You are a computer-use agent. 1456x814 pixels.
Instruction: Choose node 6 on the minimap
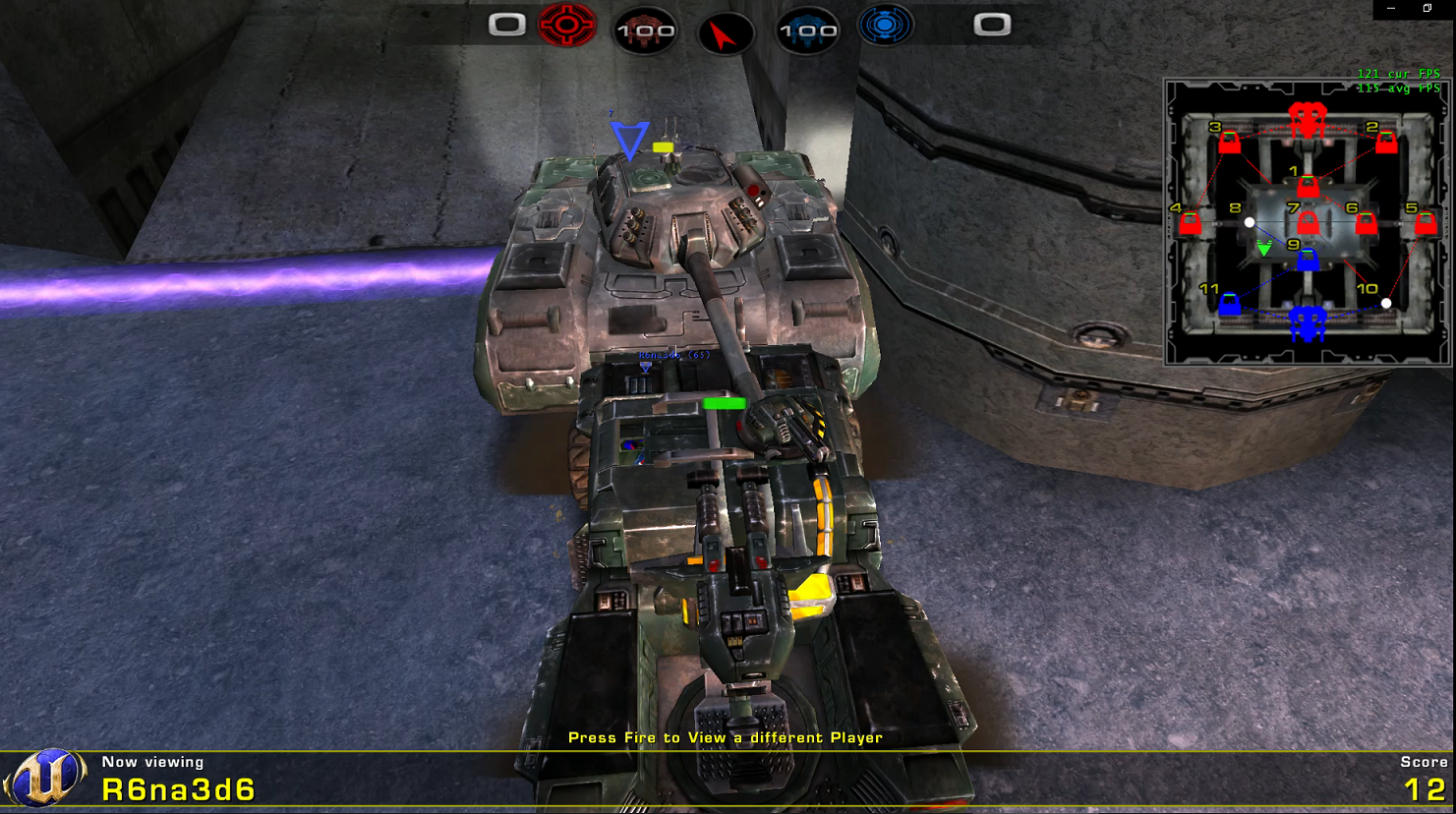coord(1366,224)
